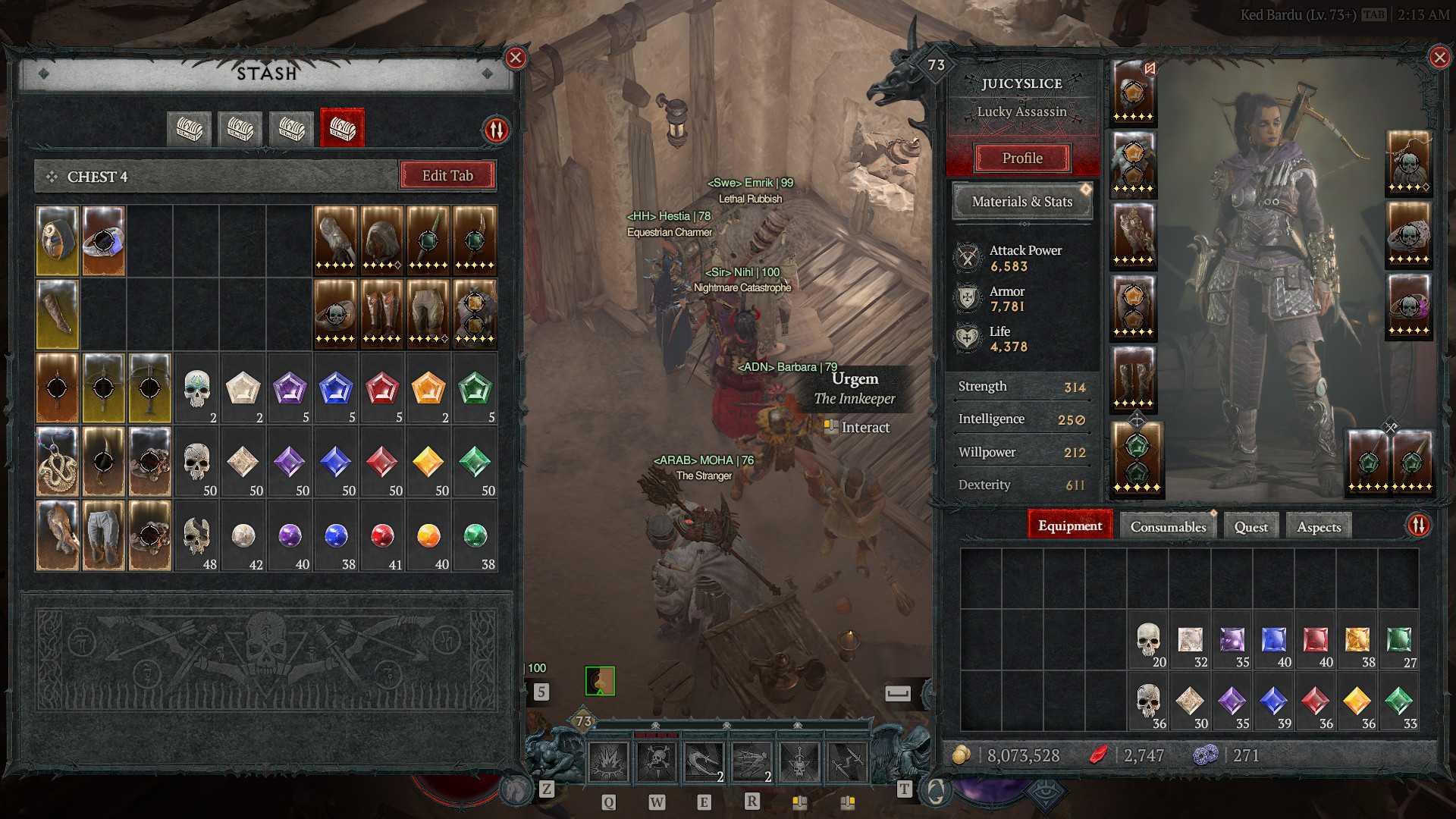1456x819 pixels.
Task: Select the stash stack of 48 horned skulls
Action: point(197,536)
